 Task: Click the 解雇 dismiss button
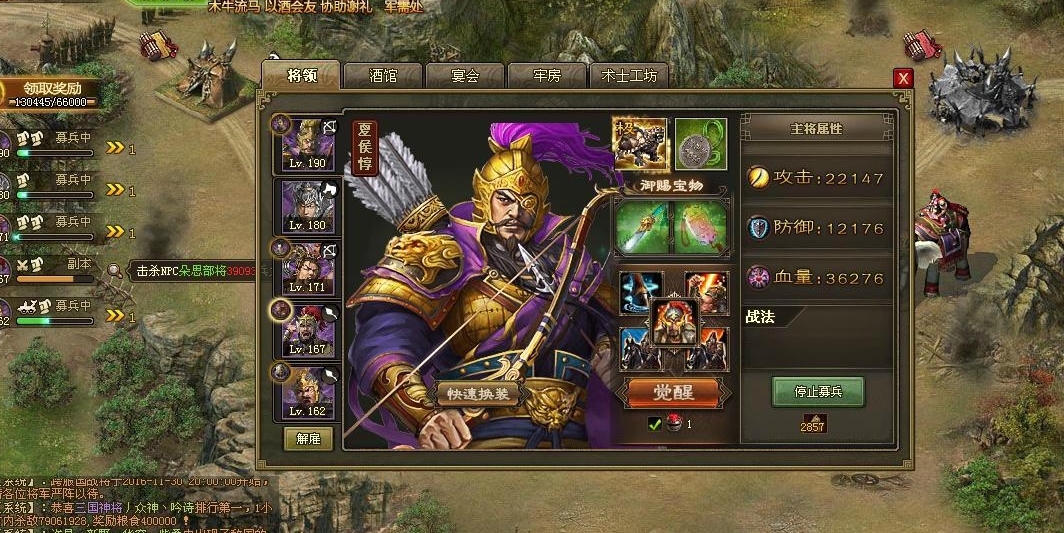pyautogui.click(x=307, y=438)
